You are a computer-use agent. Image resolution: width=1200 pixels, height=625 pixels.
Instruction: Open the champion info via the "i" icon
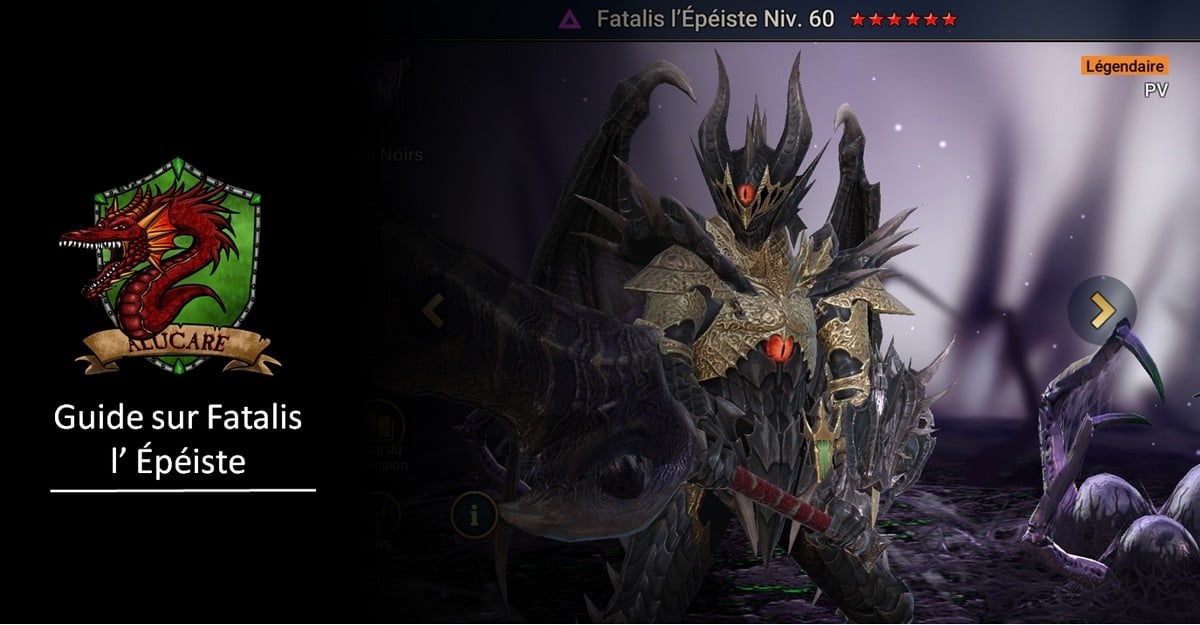[474, 515]
